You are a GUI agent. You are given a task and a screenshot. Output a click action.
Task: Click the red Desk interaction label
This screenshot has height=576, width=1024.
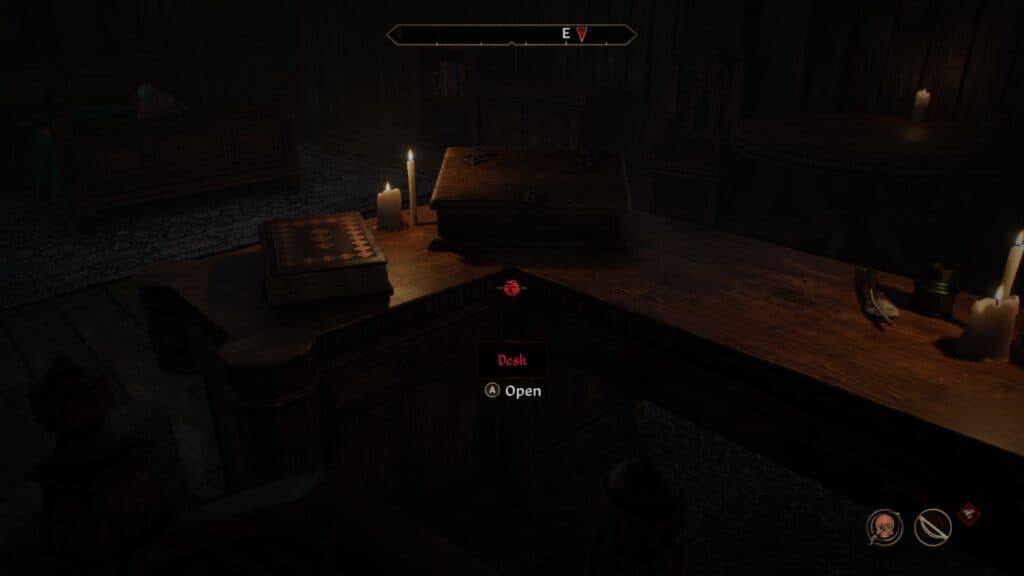(x=510, y=360)
